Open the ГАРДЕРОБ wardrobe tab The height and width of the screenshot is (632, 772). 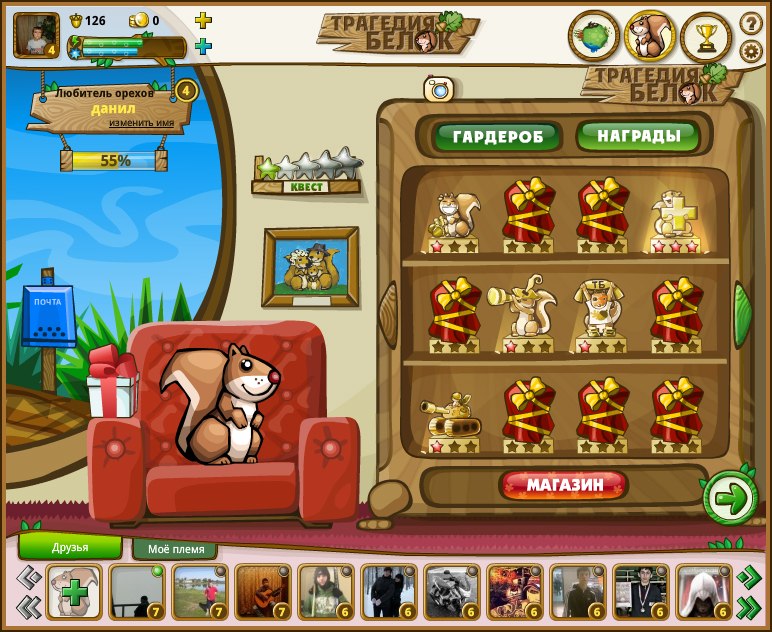(x=496, y=136)
